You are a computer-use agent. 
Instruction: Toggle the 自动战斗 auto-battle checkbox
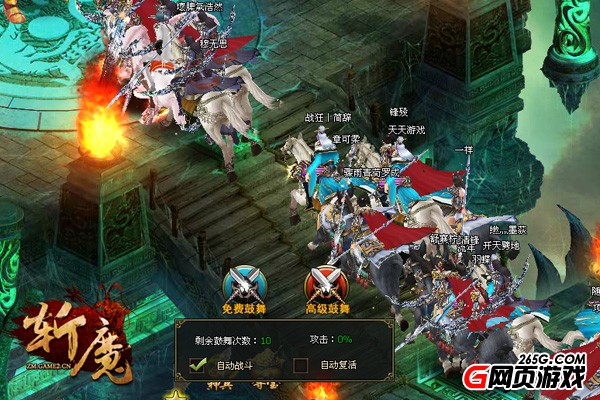(199, 366)
